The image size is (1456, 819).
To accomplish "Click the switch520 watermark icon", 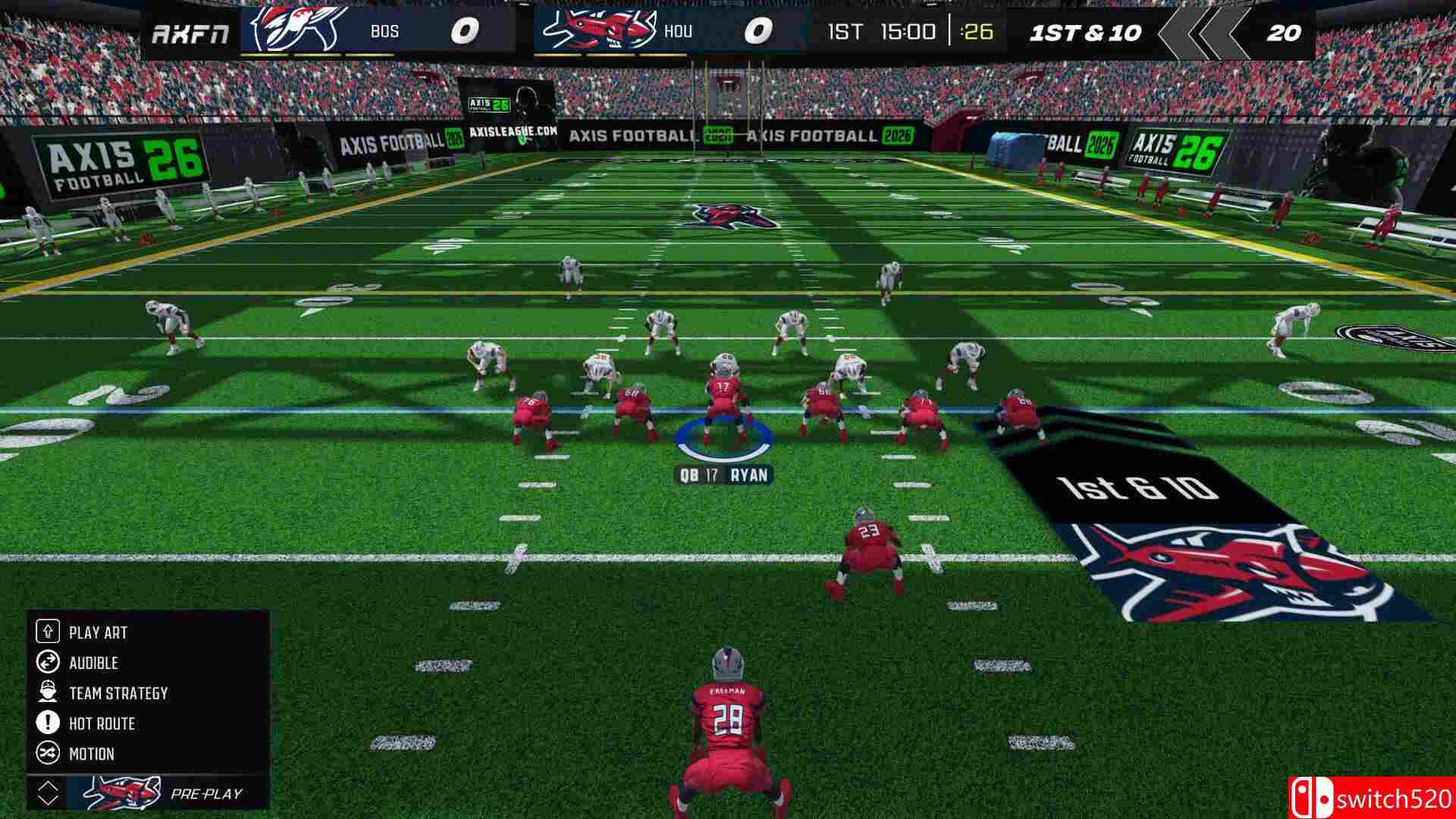I will point(1313,797).
